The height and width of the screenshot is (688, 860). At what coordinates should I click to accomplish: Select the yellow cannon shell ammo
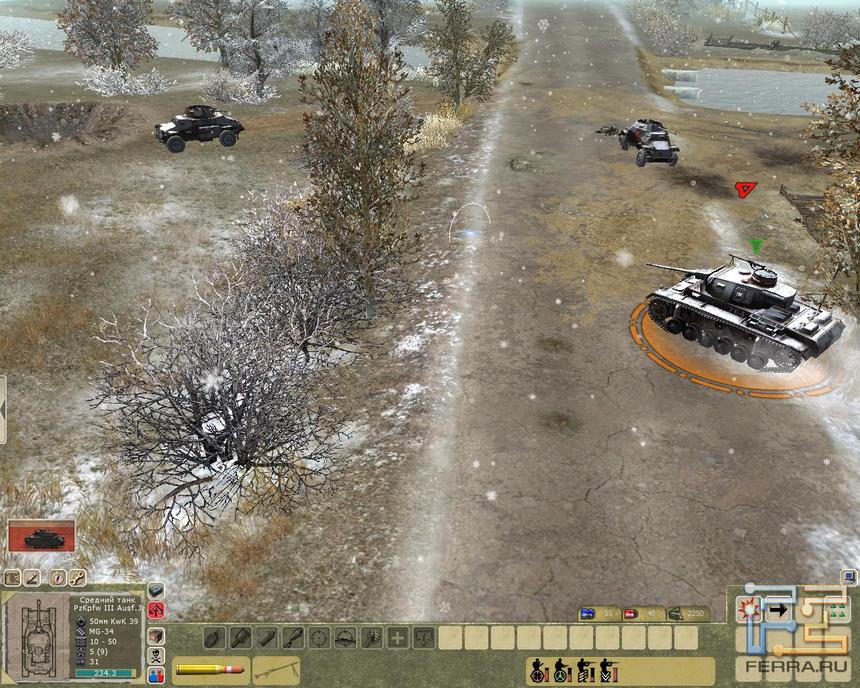click(x=209, y=668)
